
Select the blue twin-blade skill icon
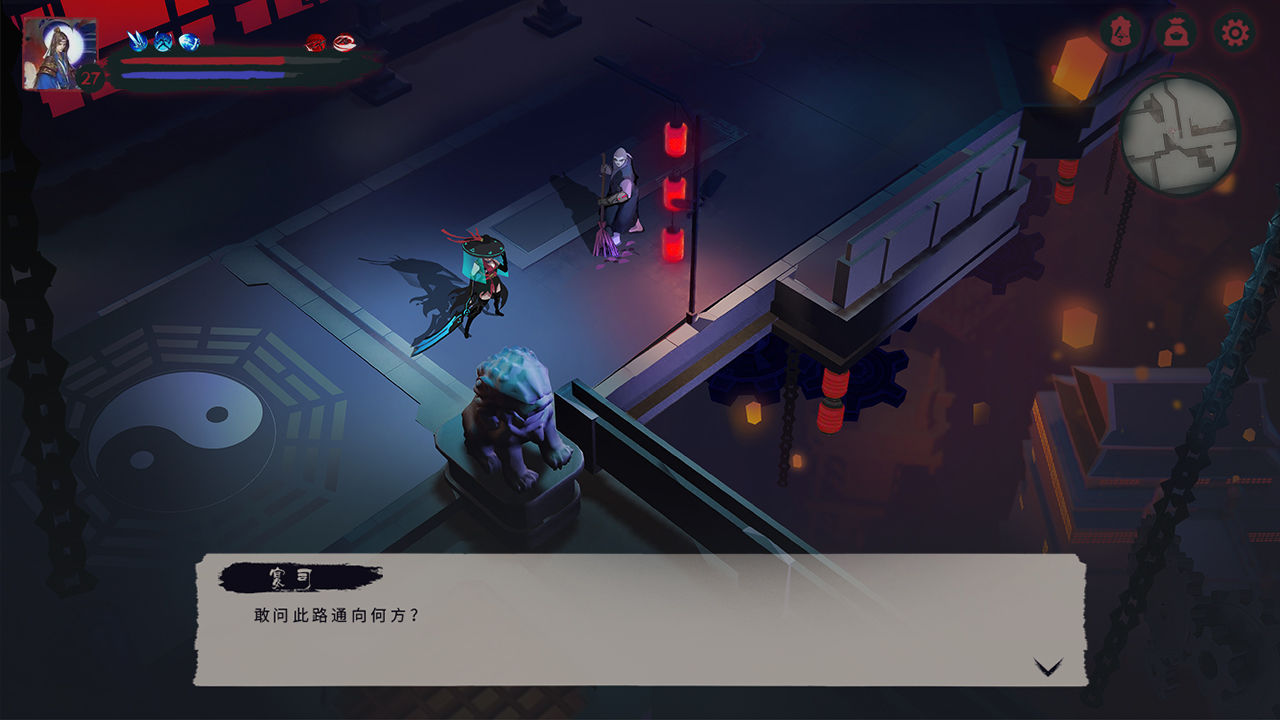[x=138, y=41]
